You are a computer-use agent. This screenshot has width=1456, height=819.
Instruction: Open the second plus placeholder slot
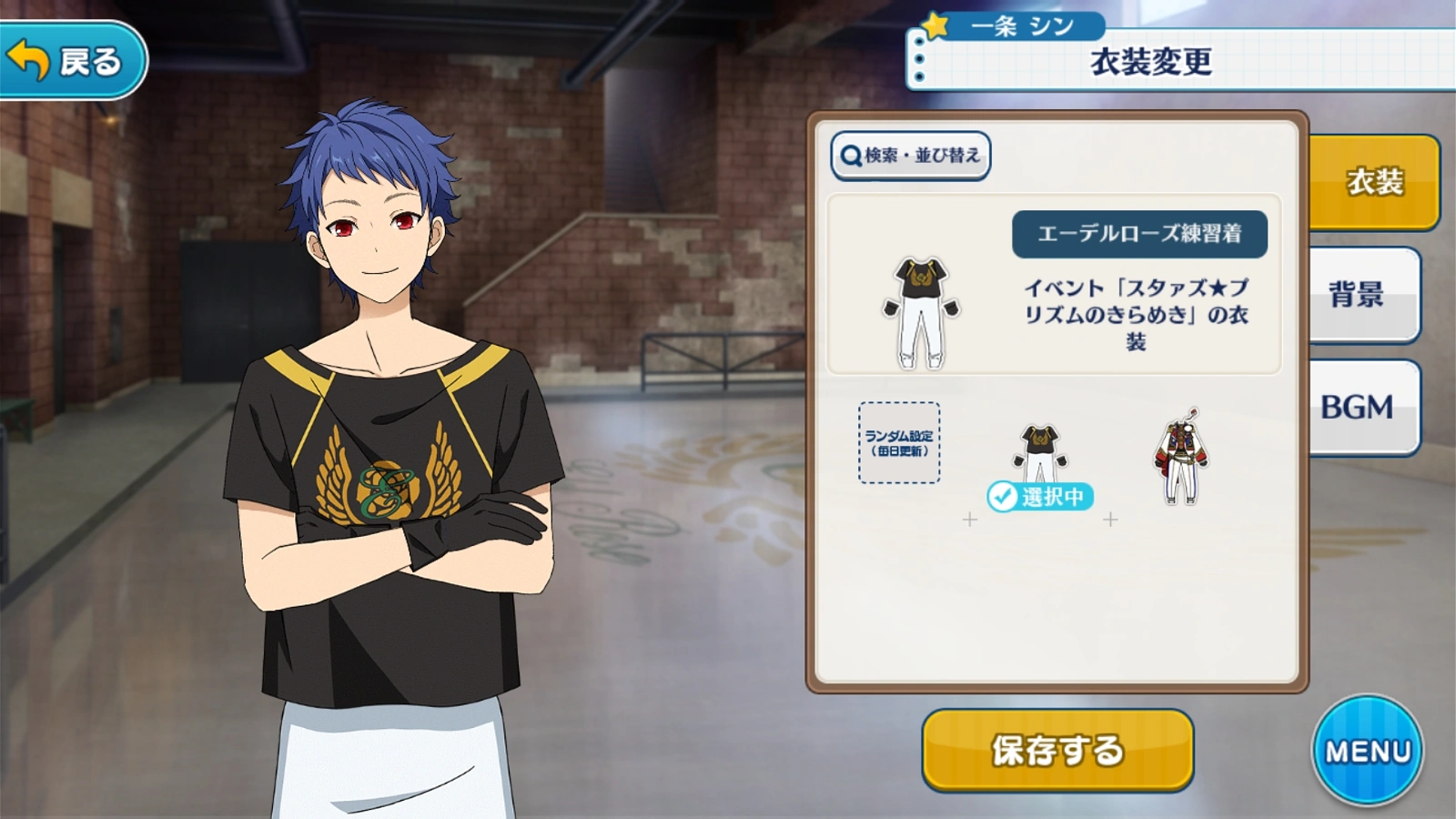1110,521
